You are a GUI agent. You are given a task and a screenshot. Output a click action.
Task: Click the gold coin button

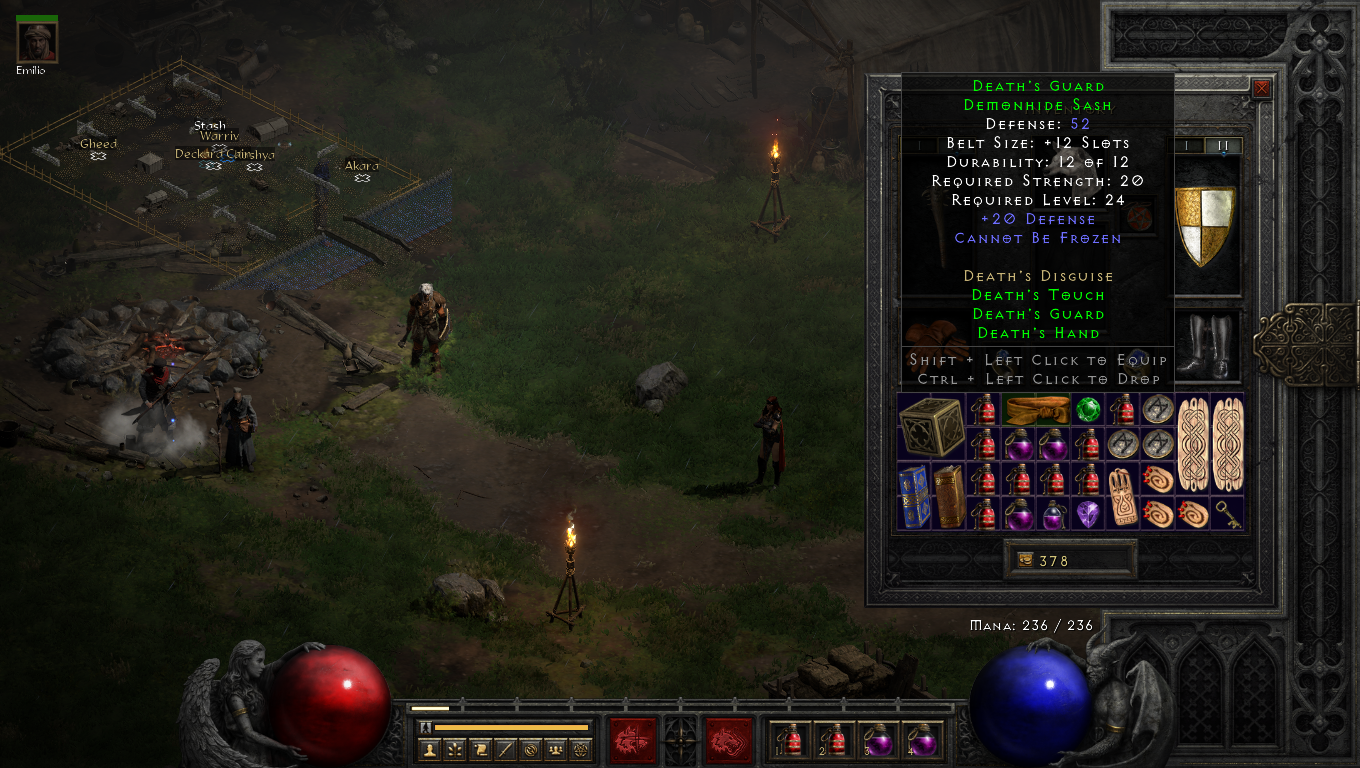(x=1023, y=561)
